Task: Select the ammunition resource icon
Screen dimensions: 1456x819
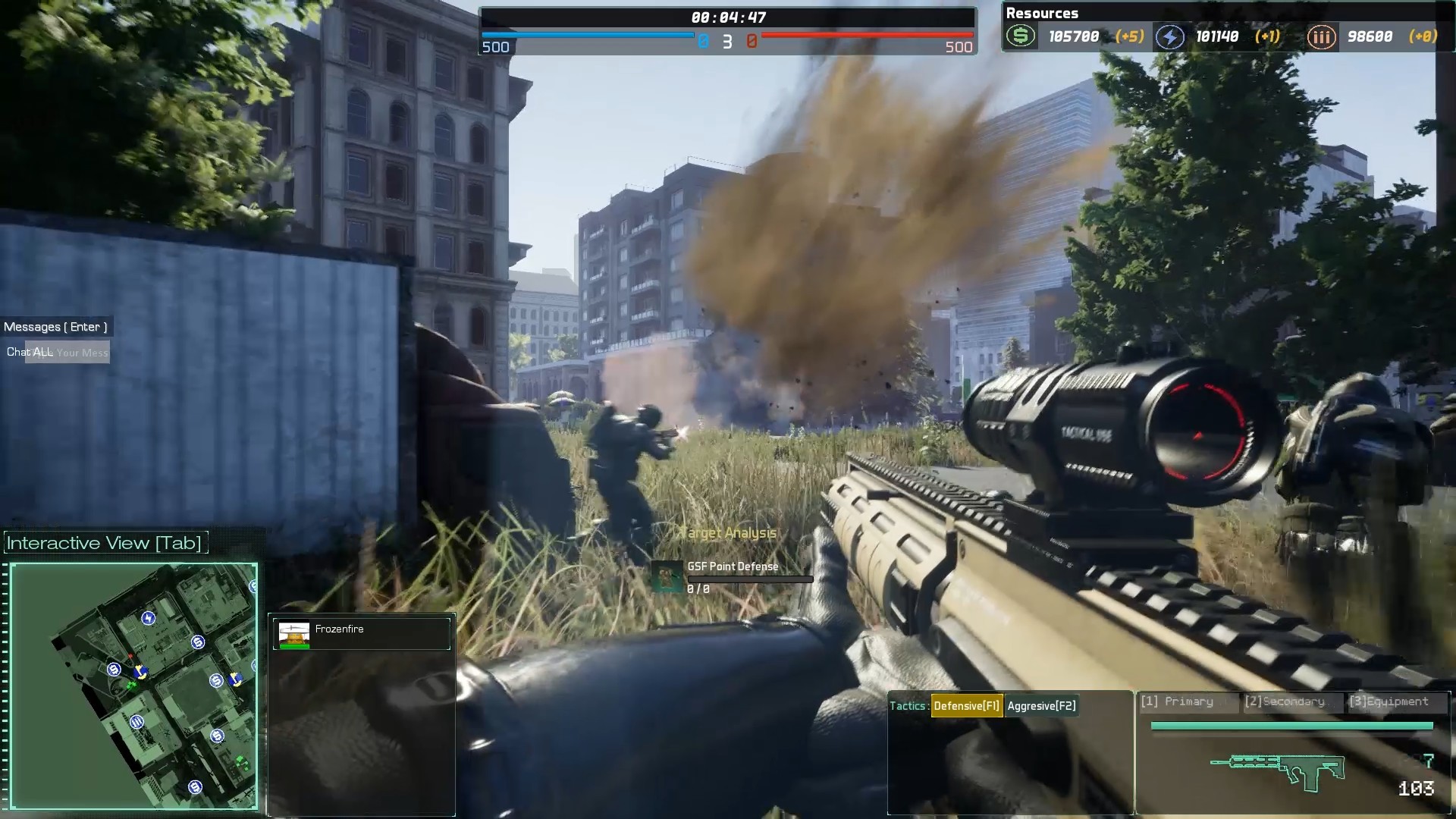Action: [1322, 36]
